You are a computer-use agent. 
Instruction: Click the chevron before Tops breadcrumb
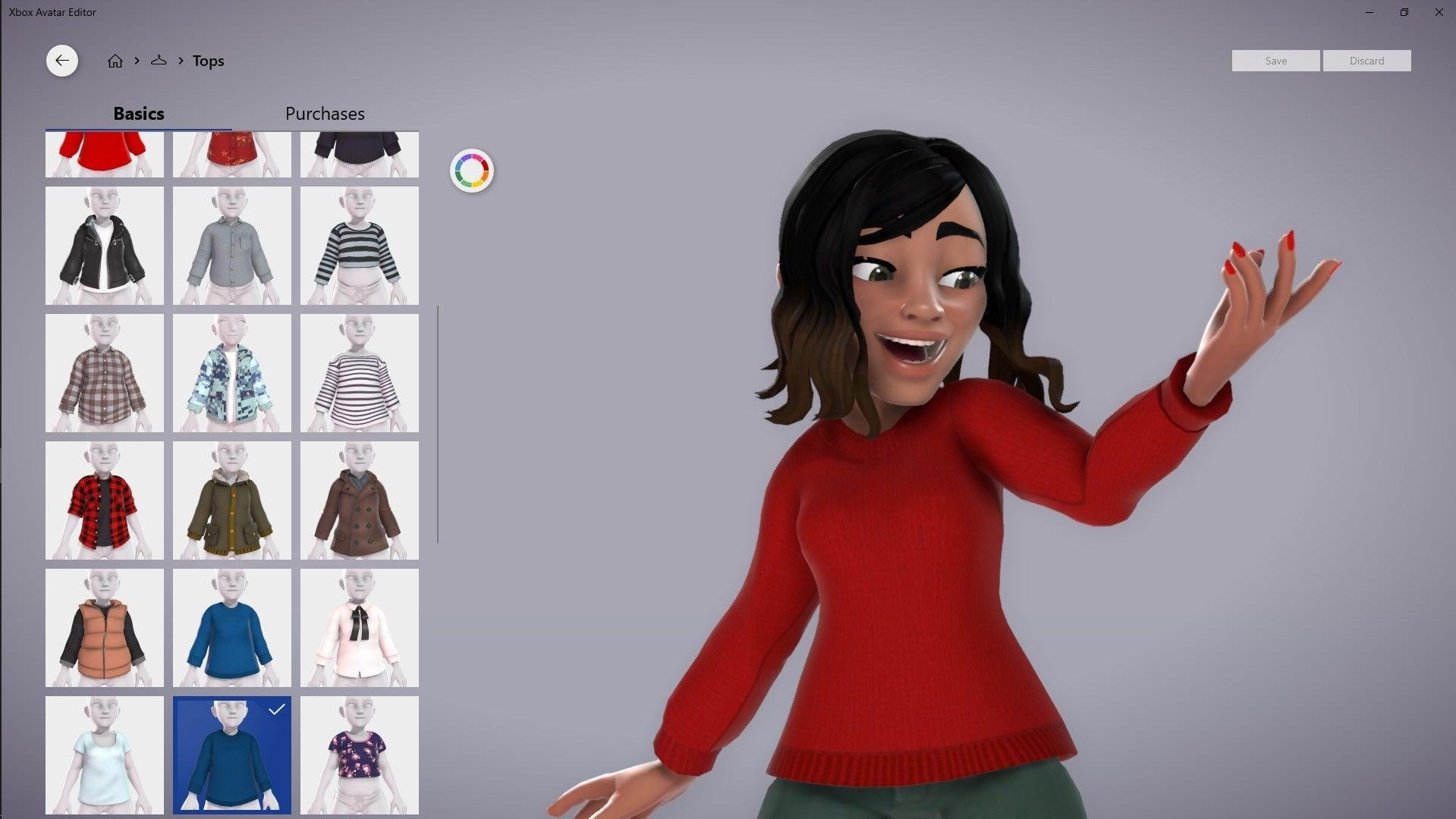(x=181, y=61)
